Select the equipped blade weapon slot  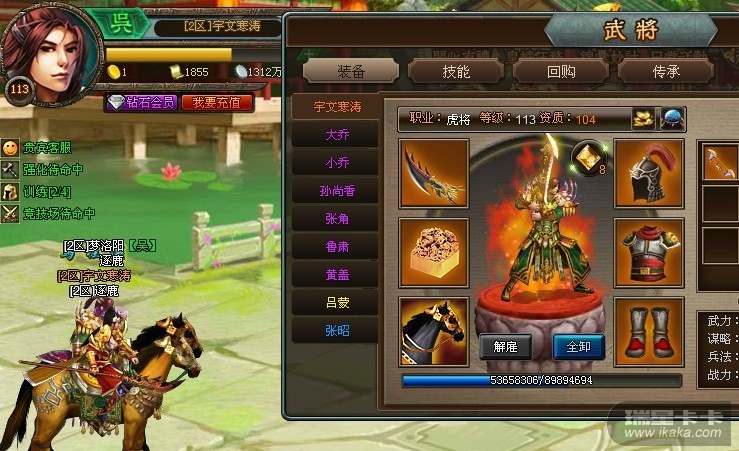434,173
